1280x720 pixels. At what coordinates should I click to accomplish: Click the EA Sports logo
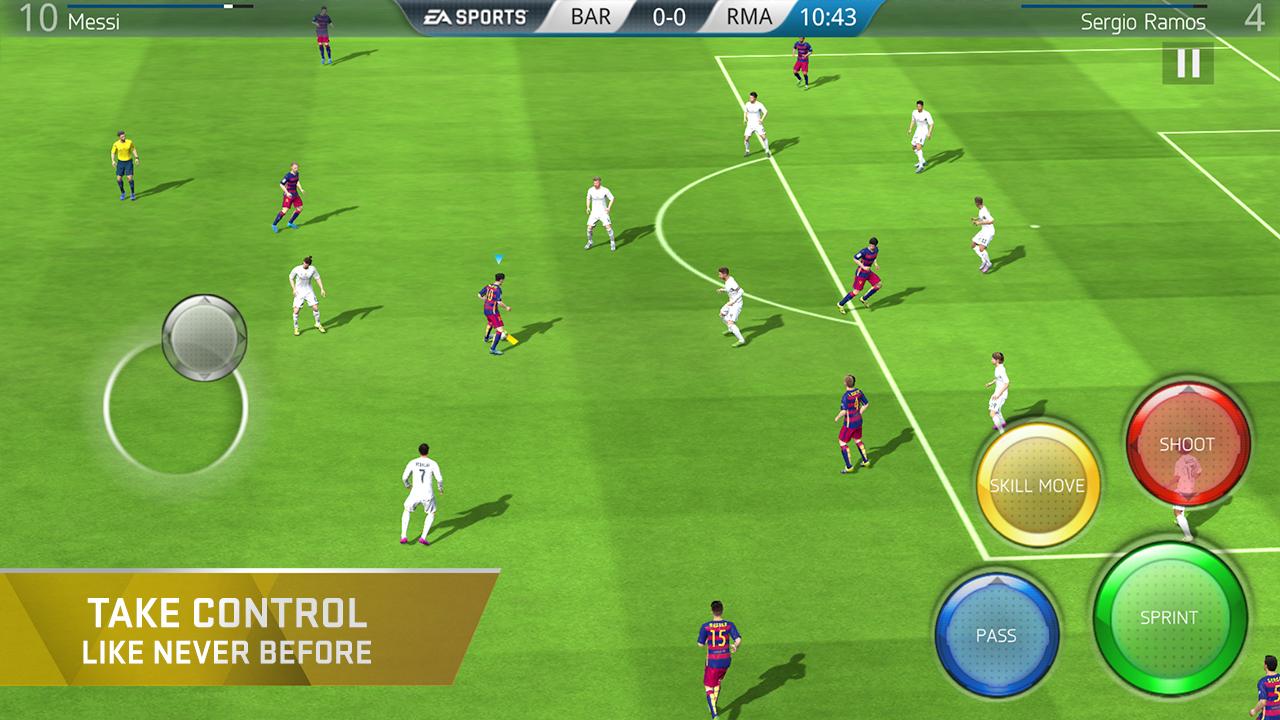474,15
